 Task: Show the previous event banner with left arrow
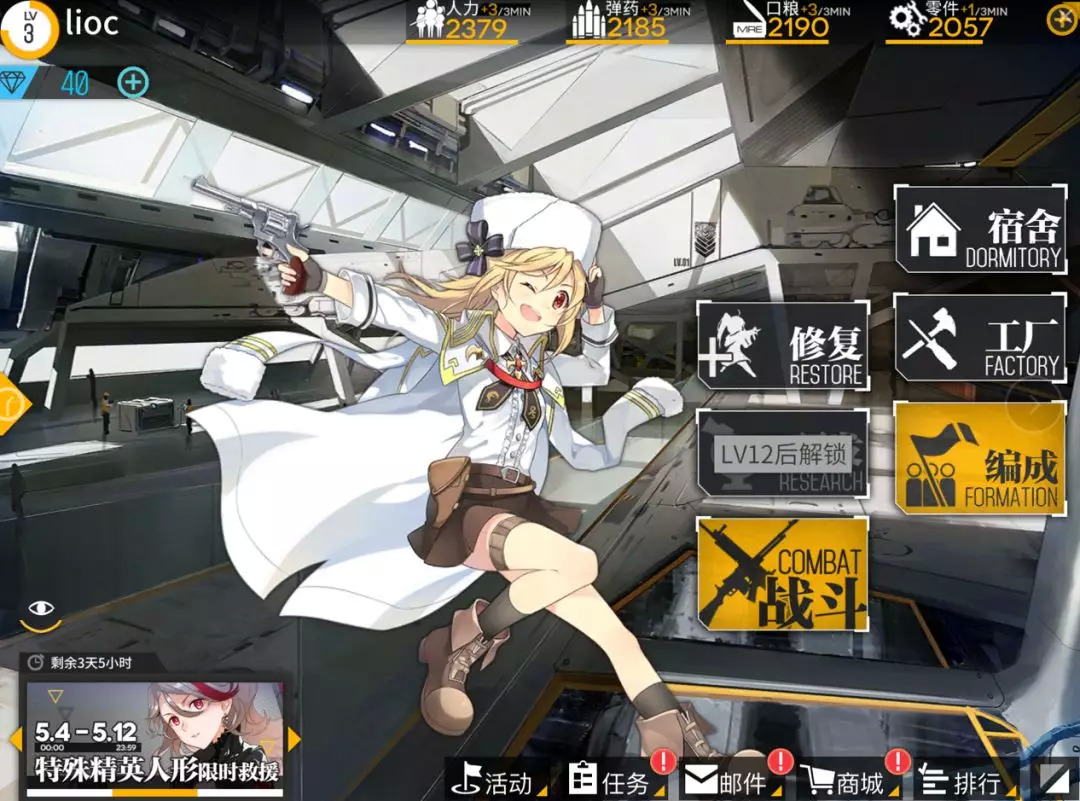click(14, 739)
